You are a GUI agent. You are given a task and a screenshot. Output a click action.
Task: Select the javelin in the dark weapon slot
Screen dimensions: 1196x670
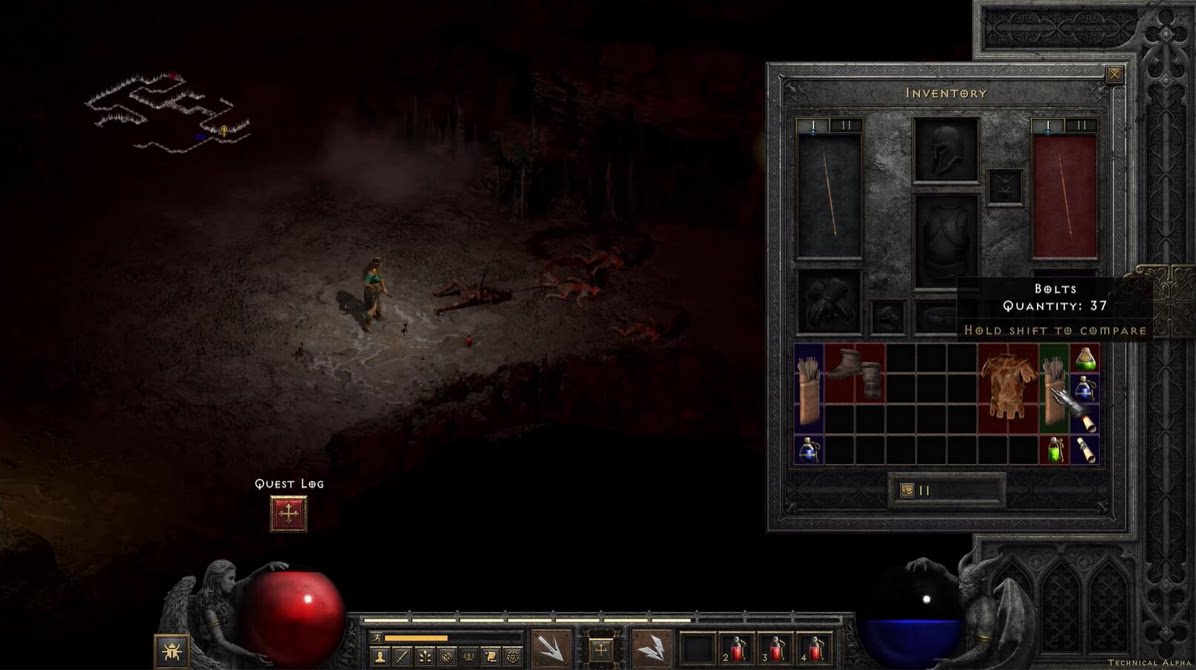829,196
